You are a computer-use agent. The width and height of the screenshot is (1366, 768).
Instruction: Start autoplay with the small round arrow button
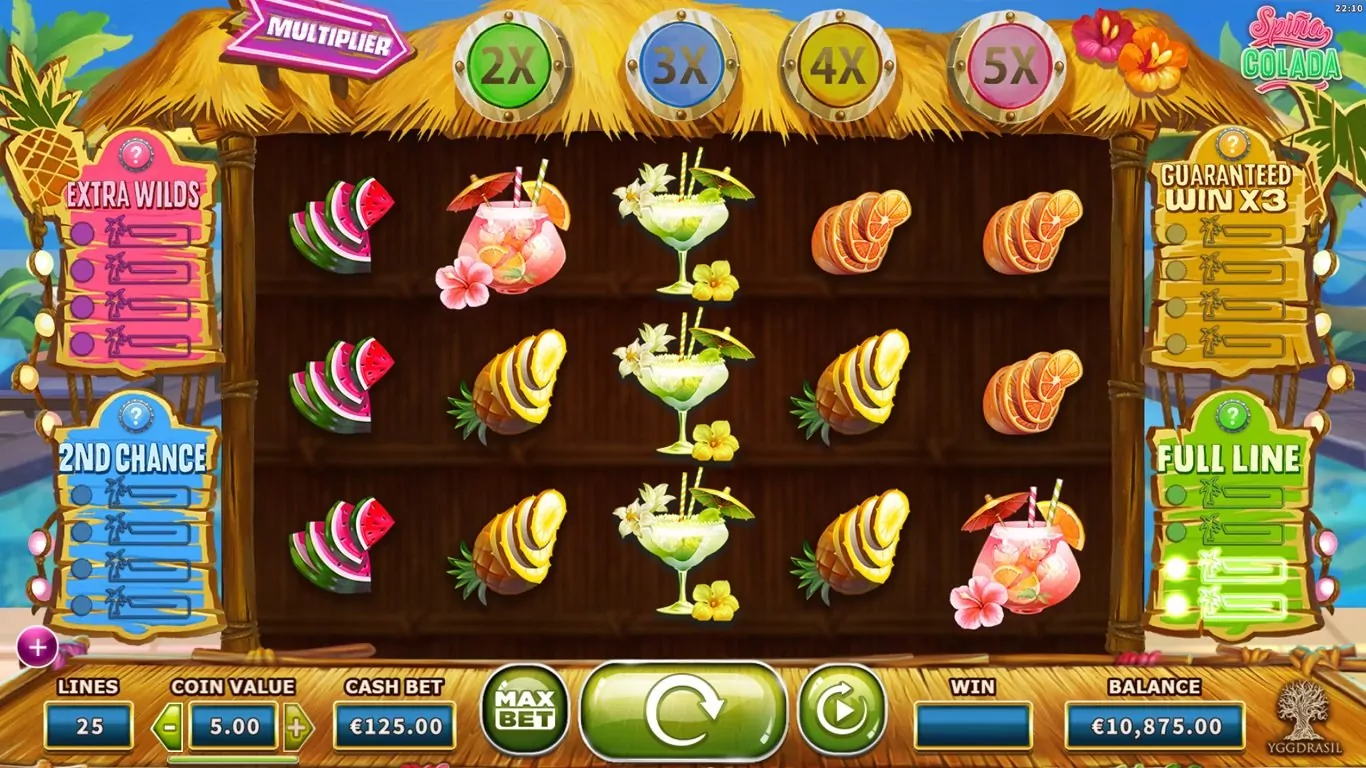[x=842, y=709]
